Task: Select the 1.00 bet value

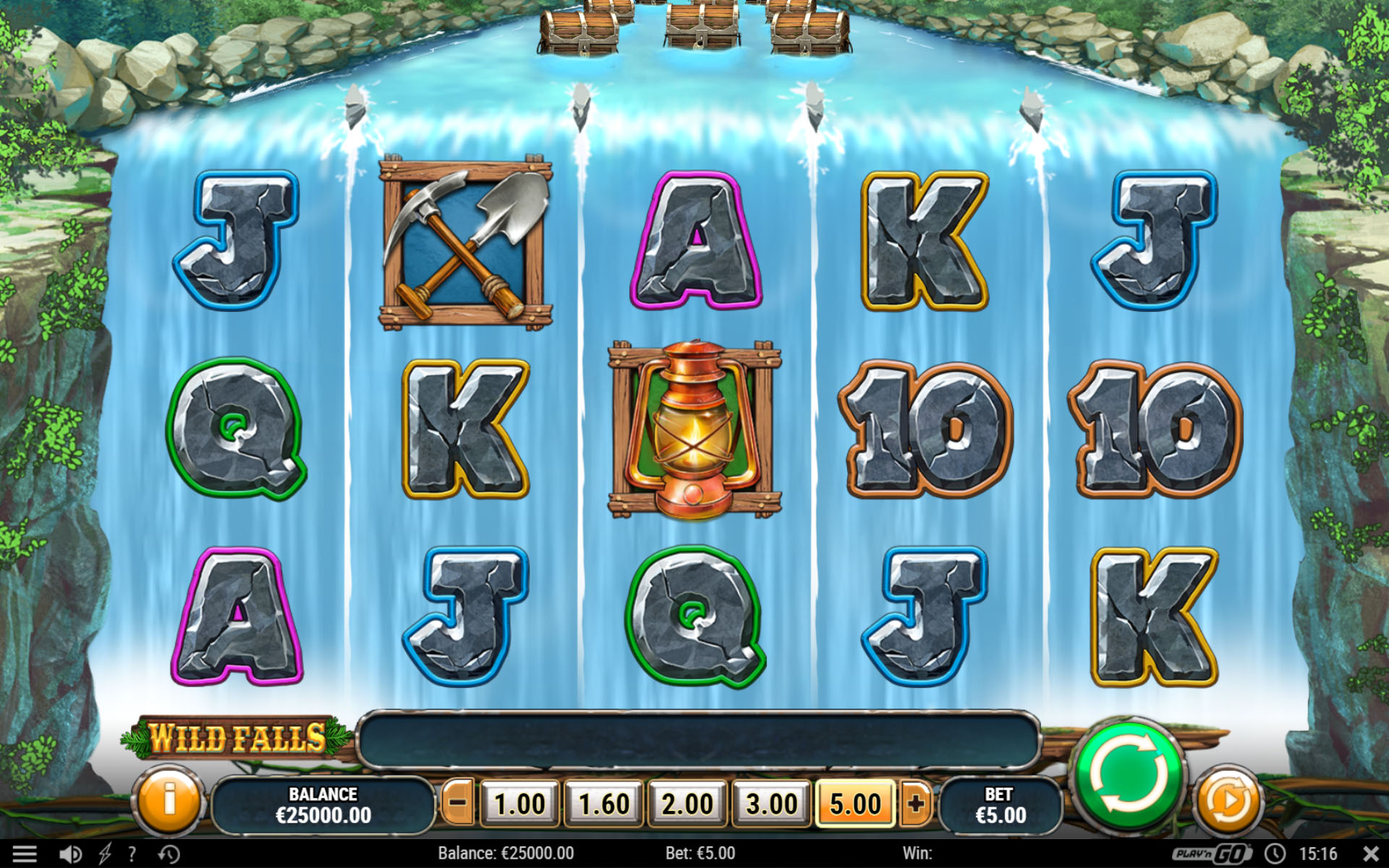Action: tap(519, 804)
